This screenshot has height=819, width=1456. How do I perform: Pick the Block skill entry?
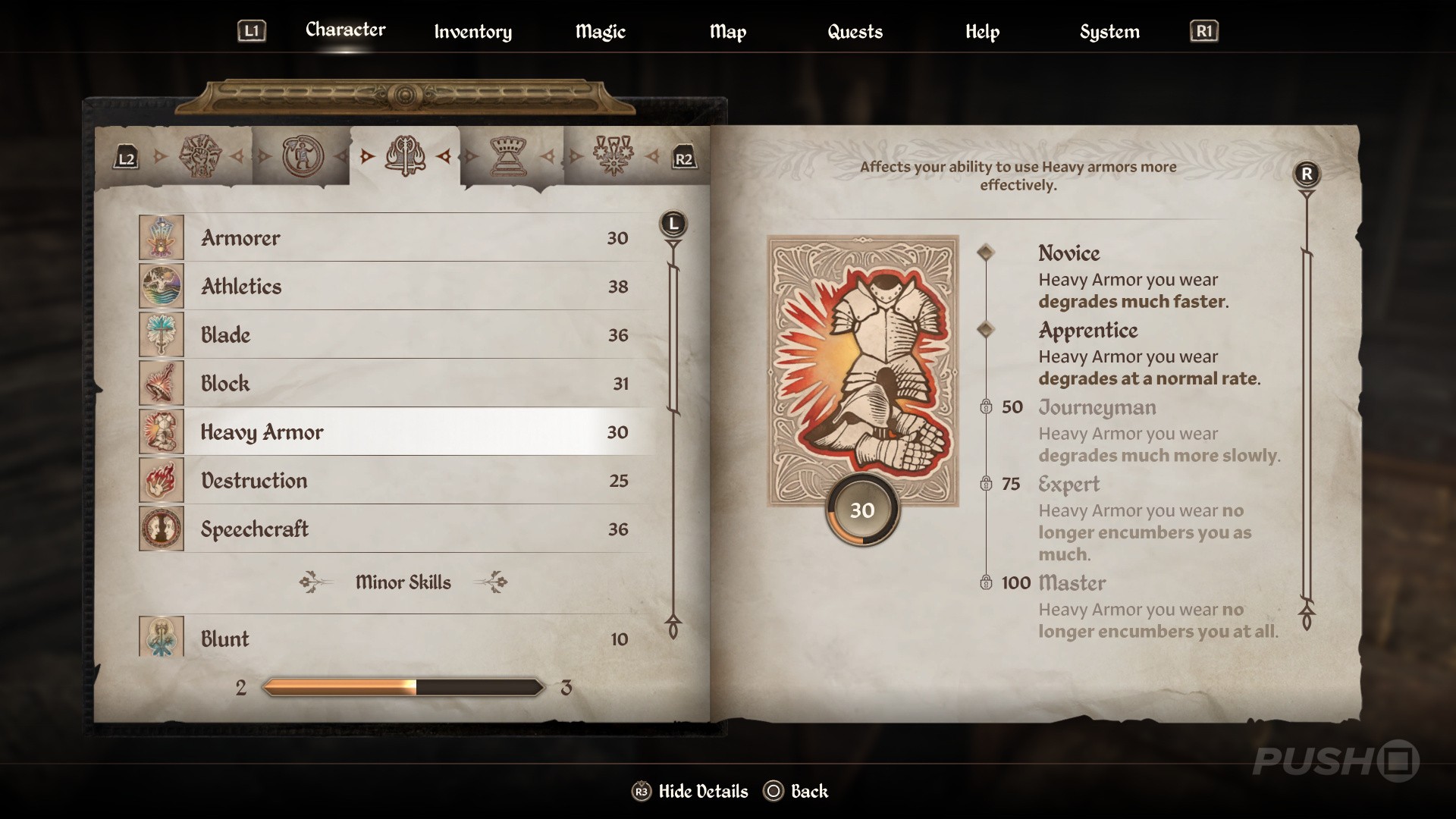(394, 384)
